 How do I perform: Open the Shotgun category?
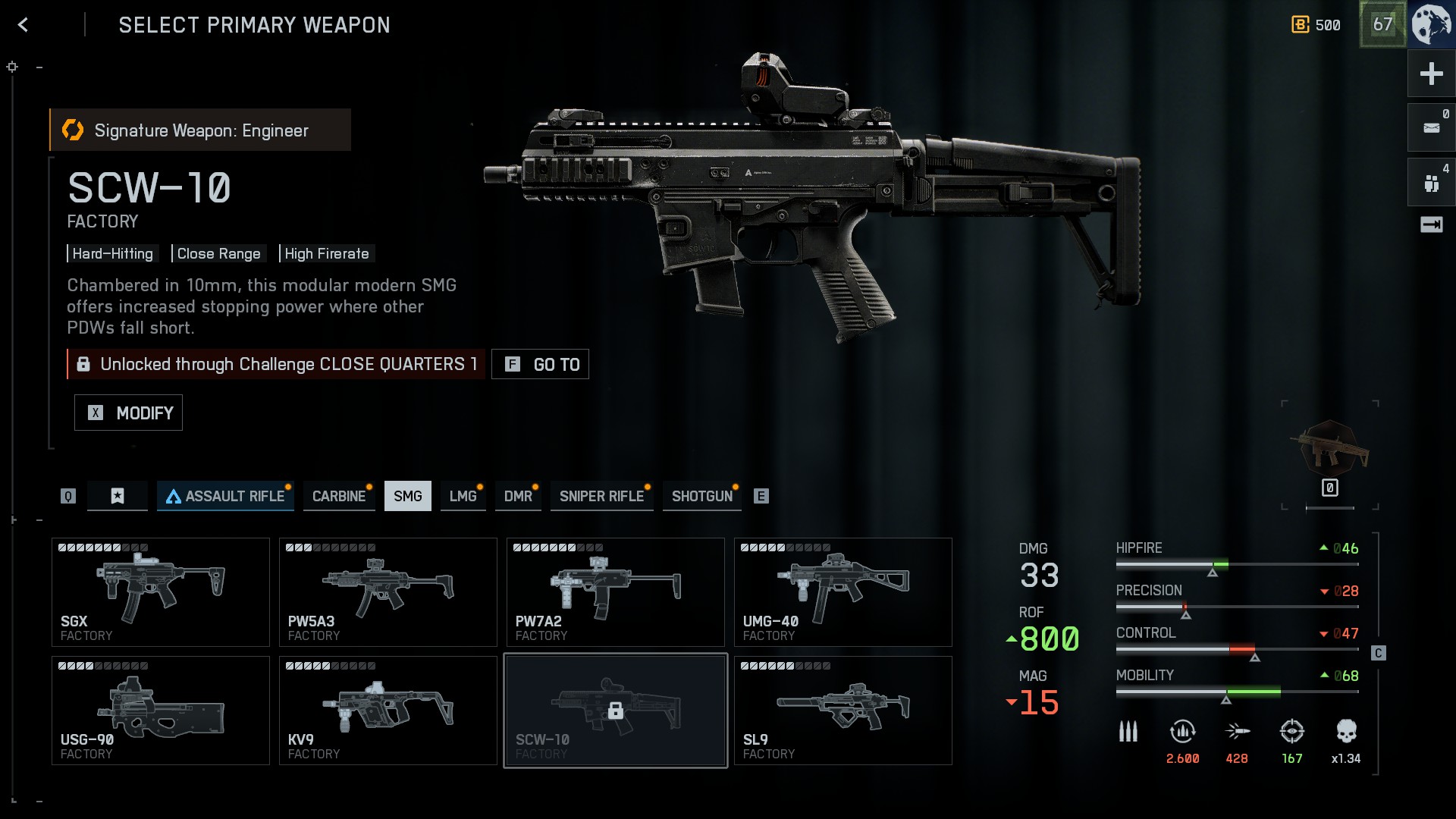pyautogui.click(x=702, y=496)
